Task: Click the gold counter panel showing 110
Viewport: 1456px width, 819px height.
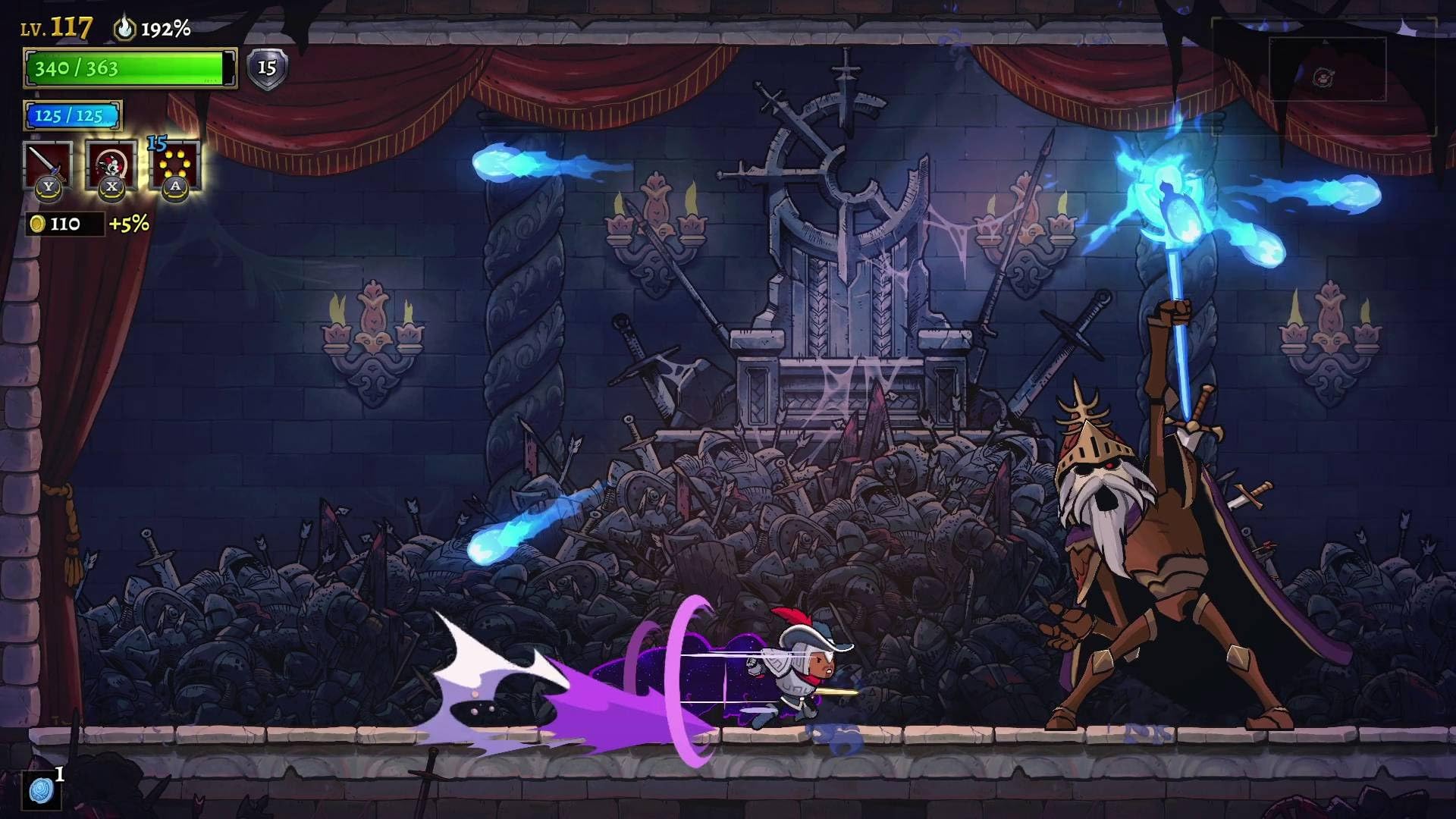Action: (64, 224)
